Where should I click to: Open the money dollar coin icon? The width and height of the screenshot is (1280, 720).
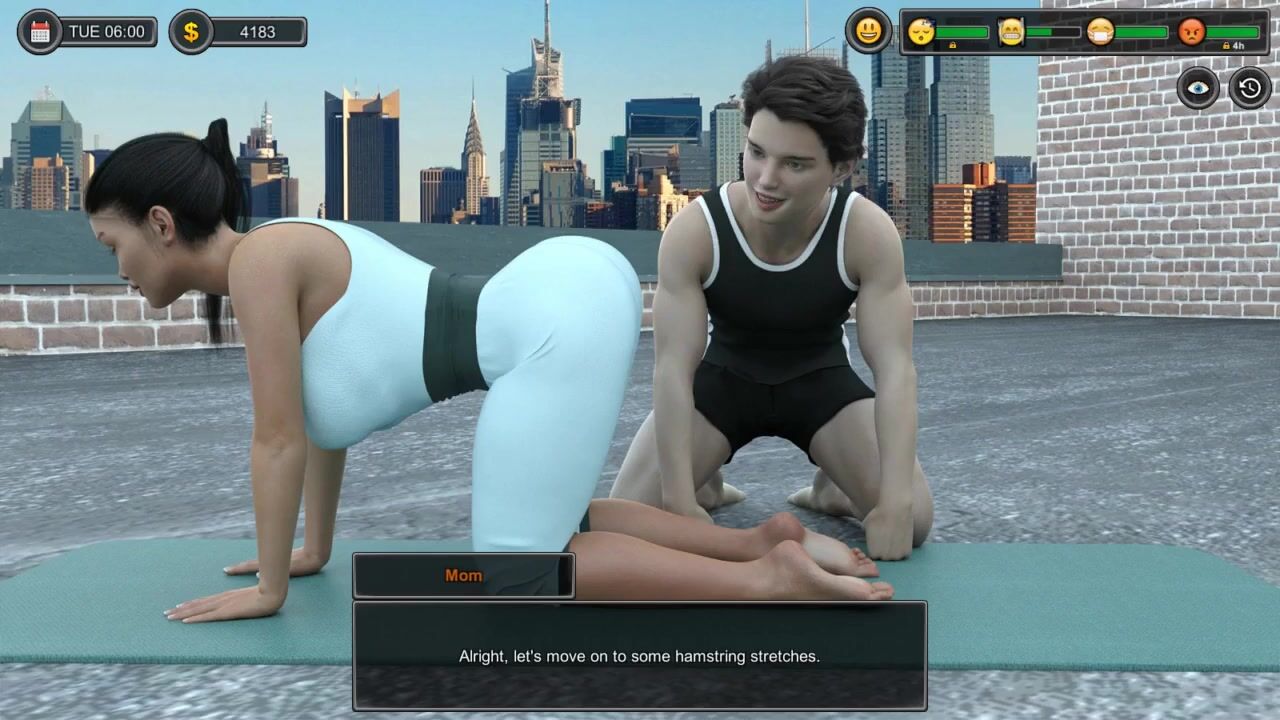point(190,32)
